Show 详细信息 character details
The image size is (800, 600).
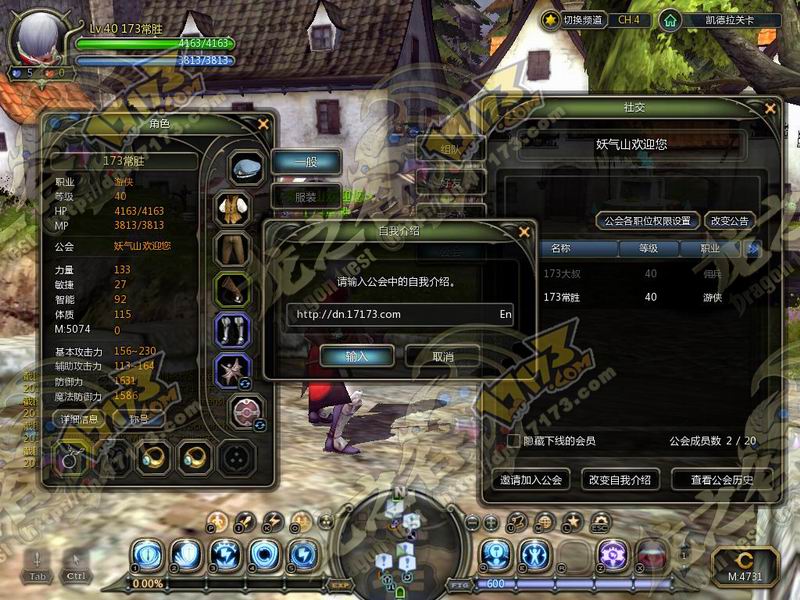(x=79, y=419)
